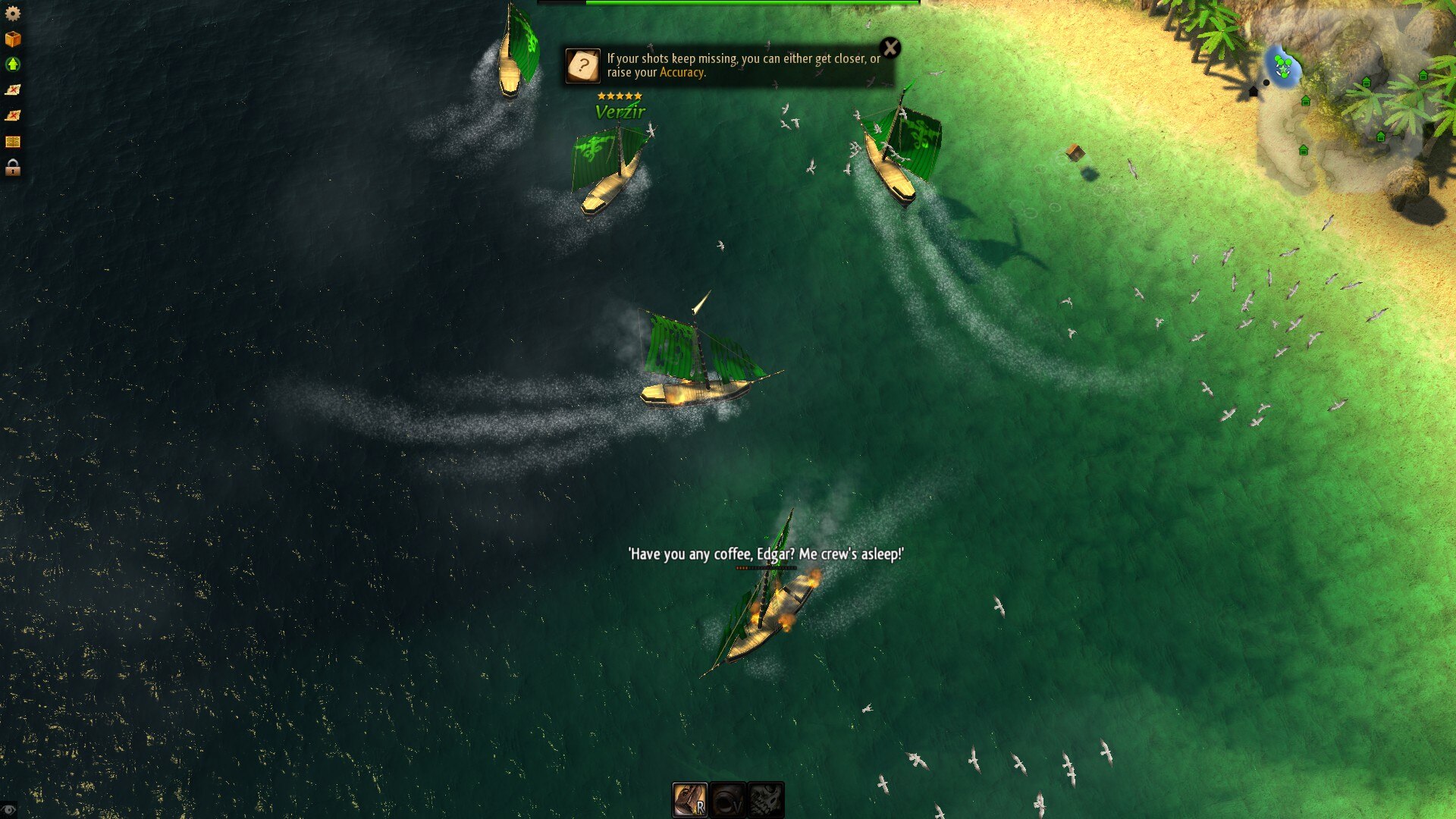Open the cargo crate panel
The height and width of the screenshot is (819, 1456).
coord(12,39)
